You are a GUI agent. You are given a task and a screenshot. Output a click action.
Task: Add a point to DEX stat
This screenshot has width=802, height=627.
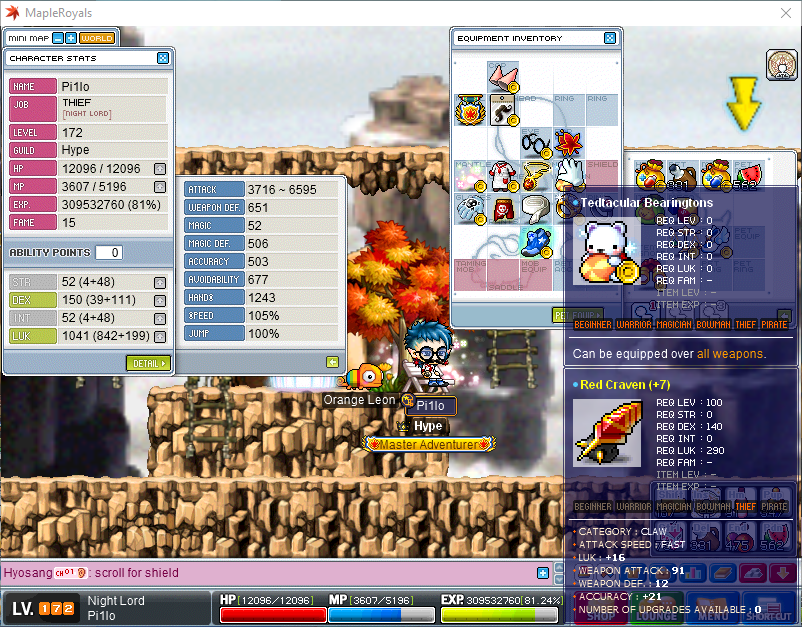click(x=160, y=300)
